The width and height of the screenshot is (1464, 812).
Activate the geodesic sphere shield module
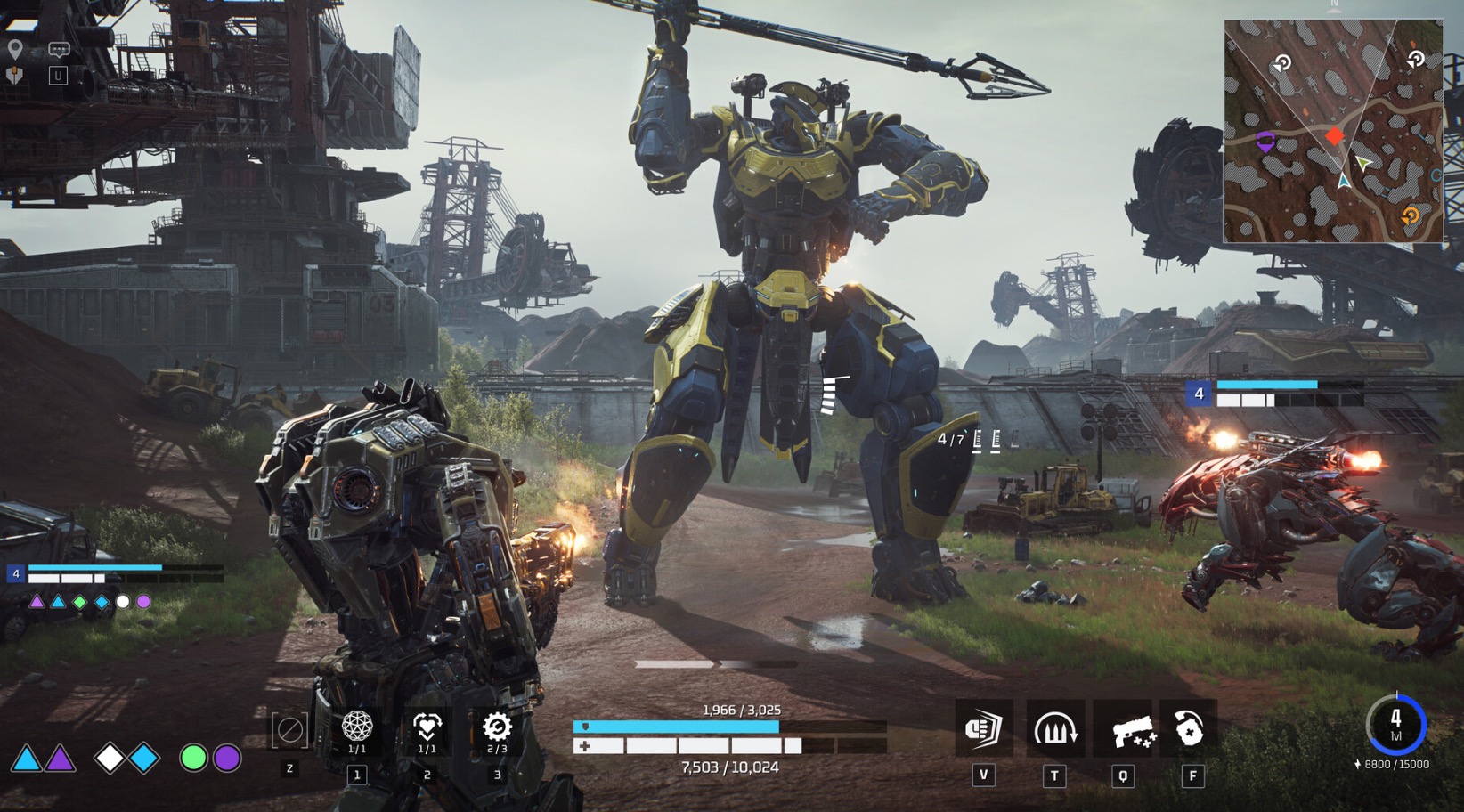coord(357,727)
